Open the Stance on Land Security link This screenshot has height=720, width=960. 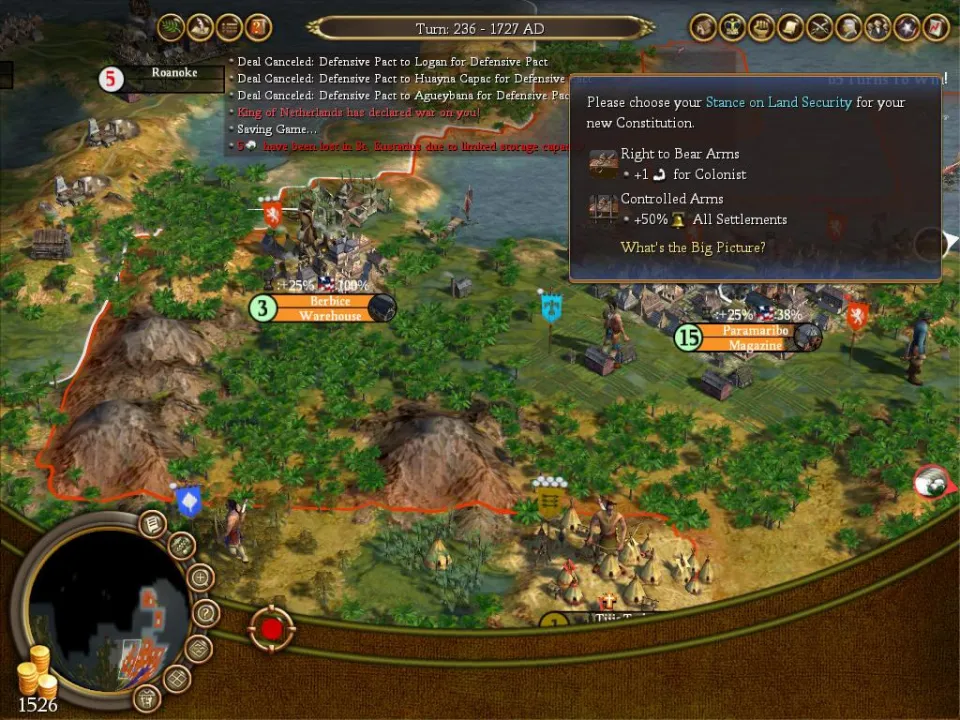(778, 102)
